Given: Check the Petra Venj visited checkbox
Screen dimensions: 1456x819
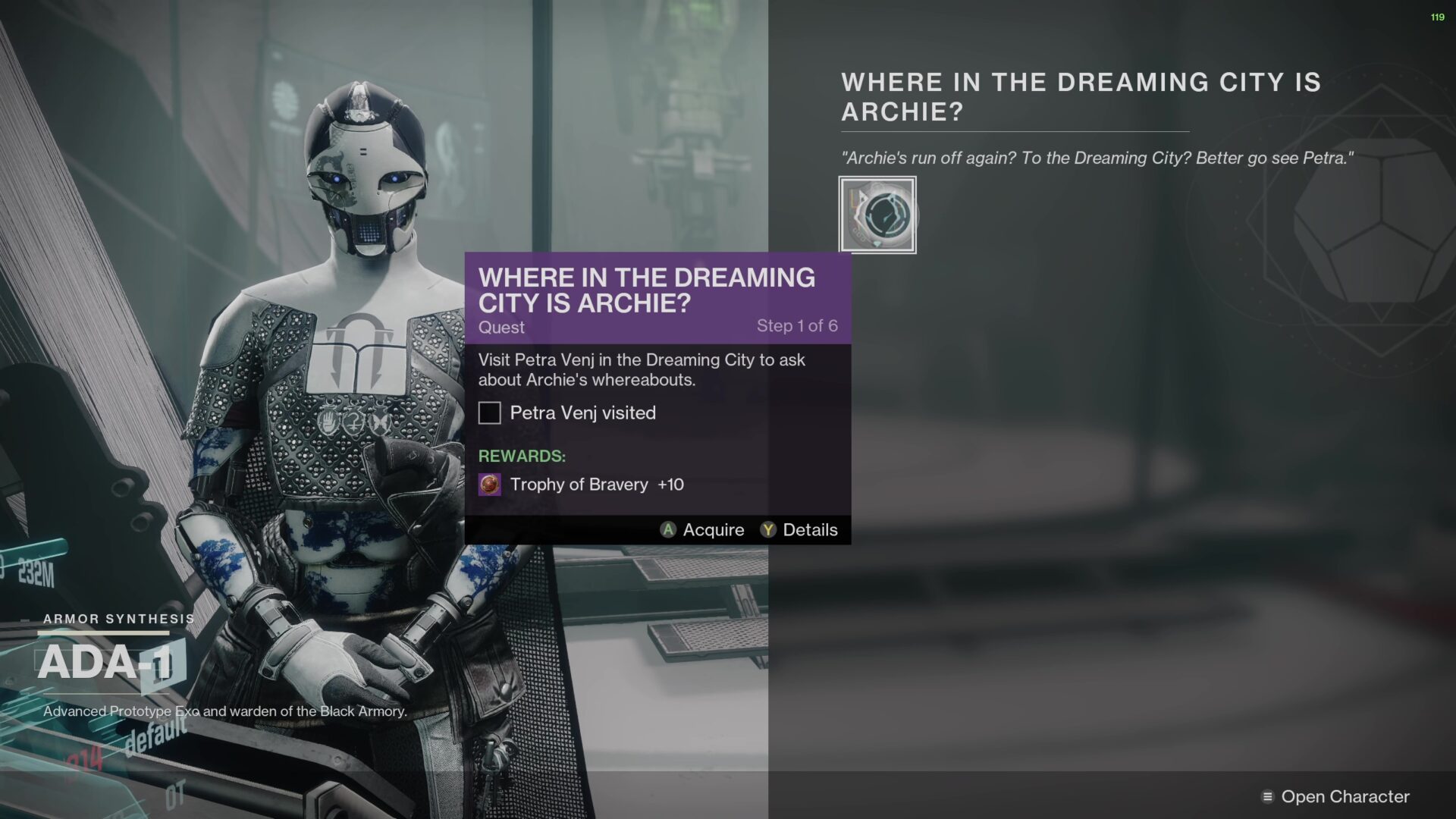Looking at the screenshot, I should (489, 413).
